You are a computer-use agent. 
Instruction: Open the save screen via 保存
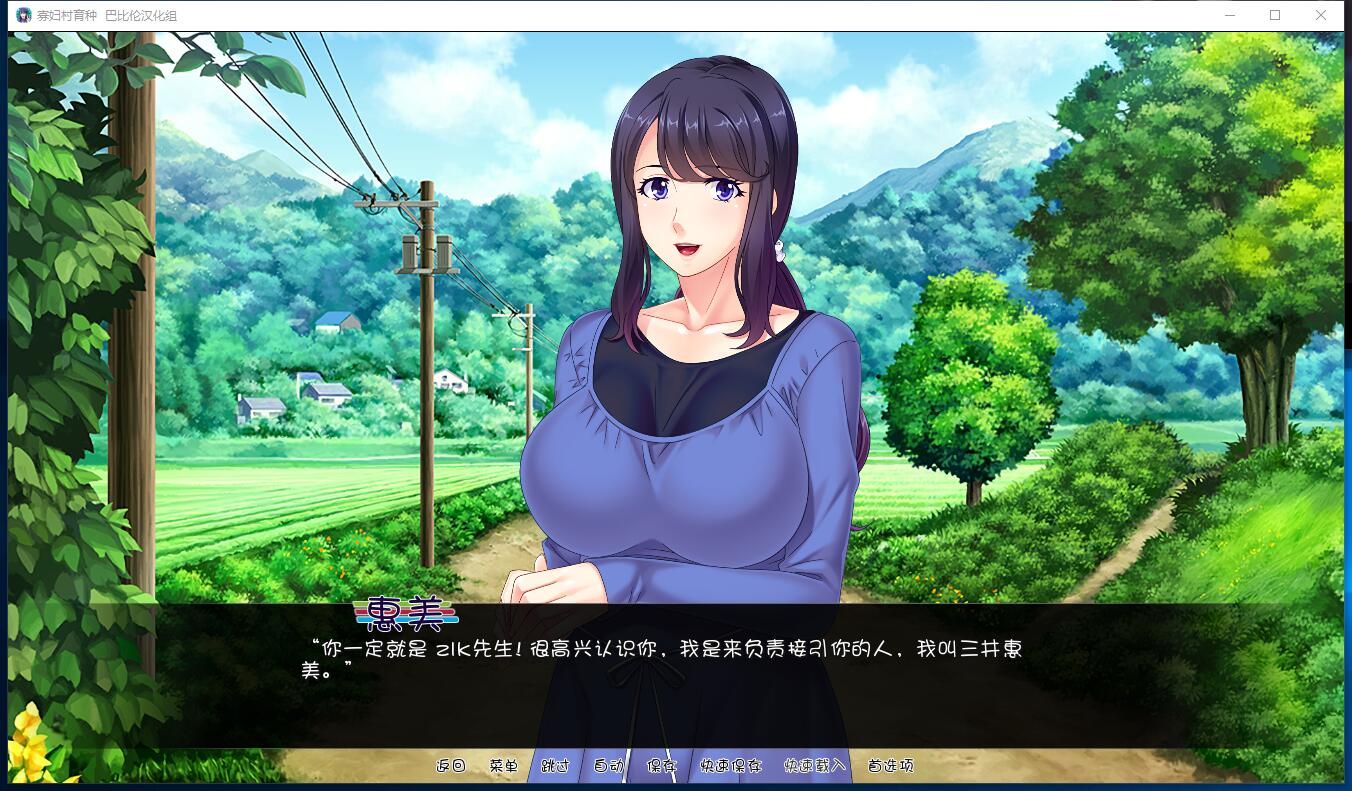pos(663,765)
